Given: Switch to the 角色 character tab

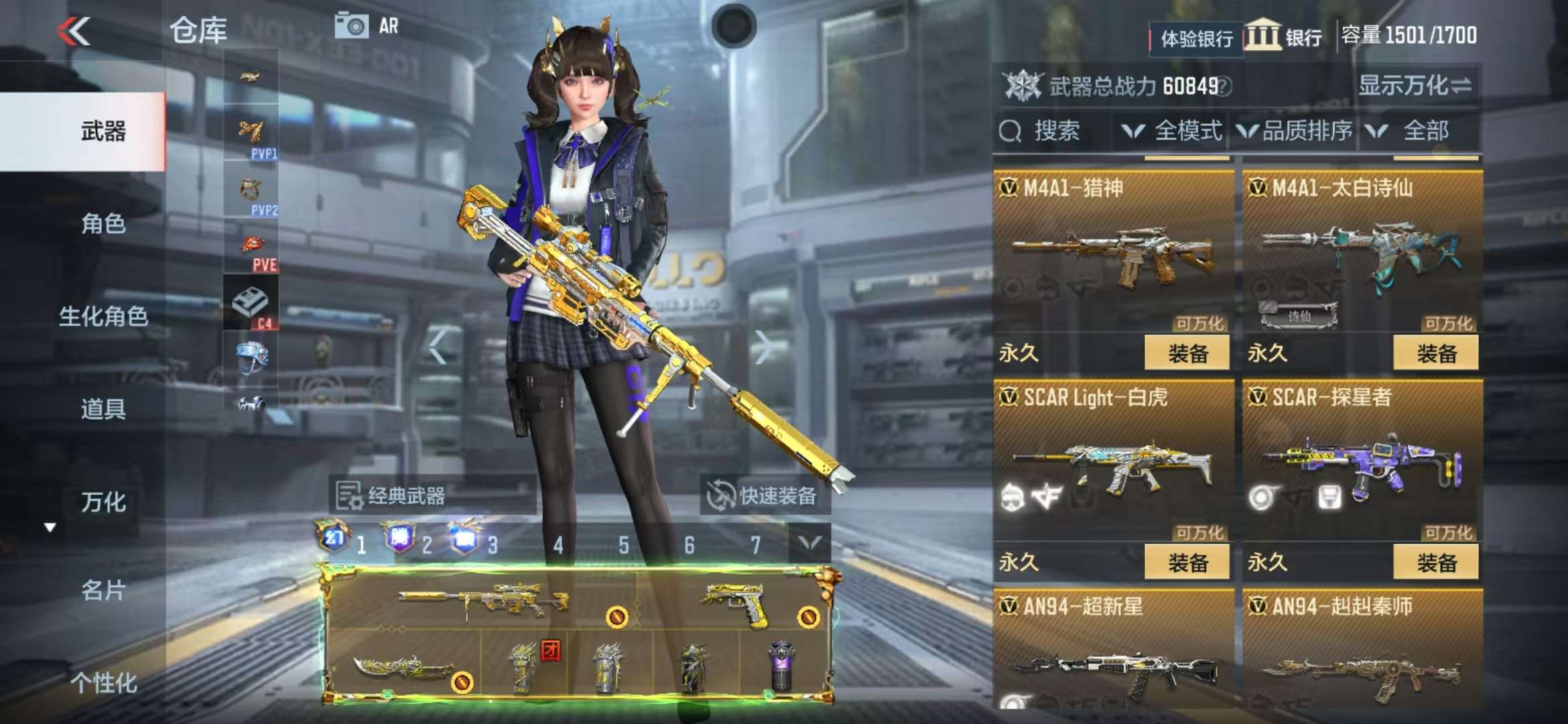Looking at the screenshot, I should click(103, 224).
